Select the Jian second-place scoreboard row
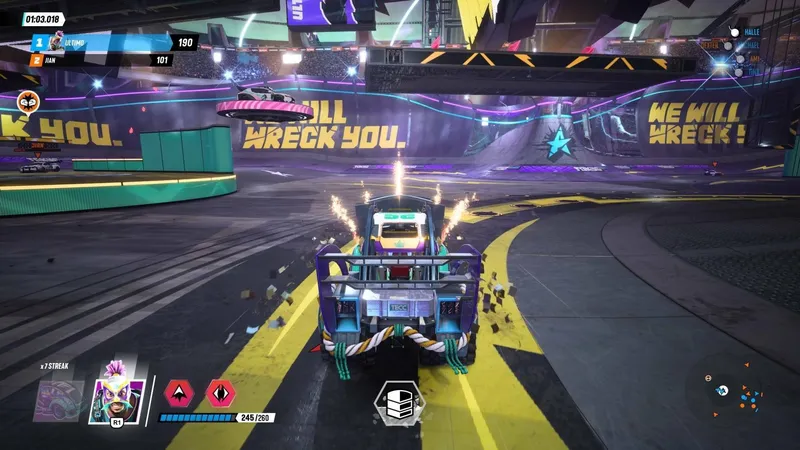This screenshot has height=450, width=800. coord(100,60)
